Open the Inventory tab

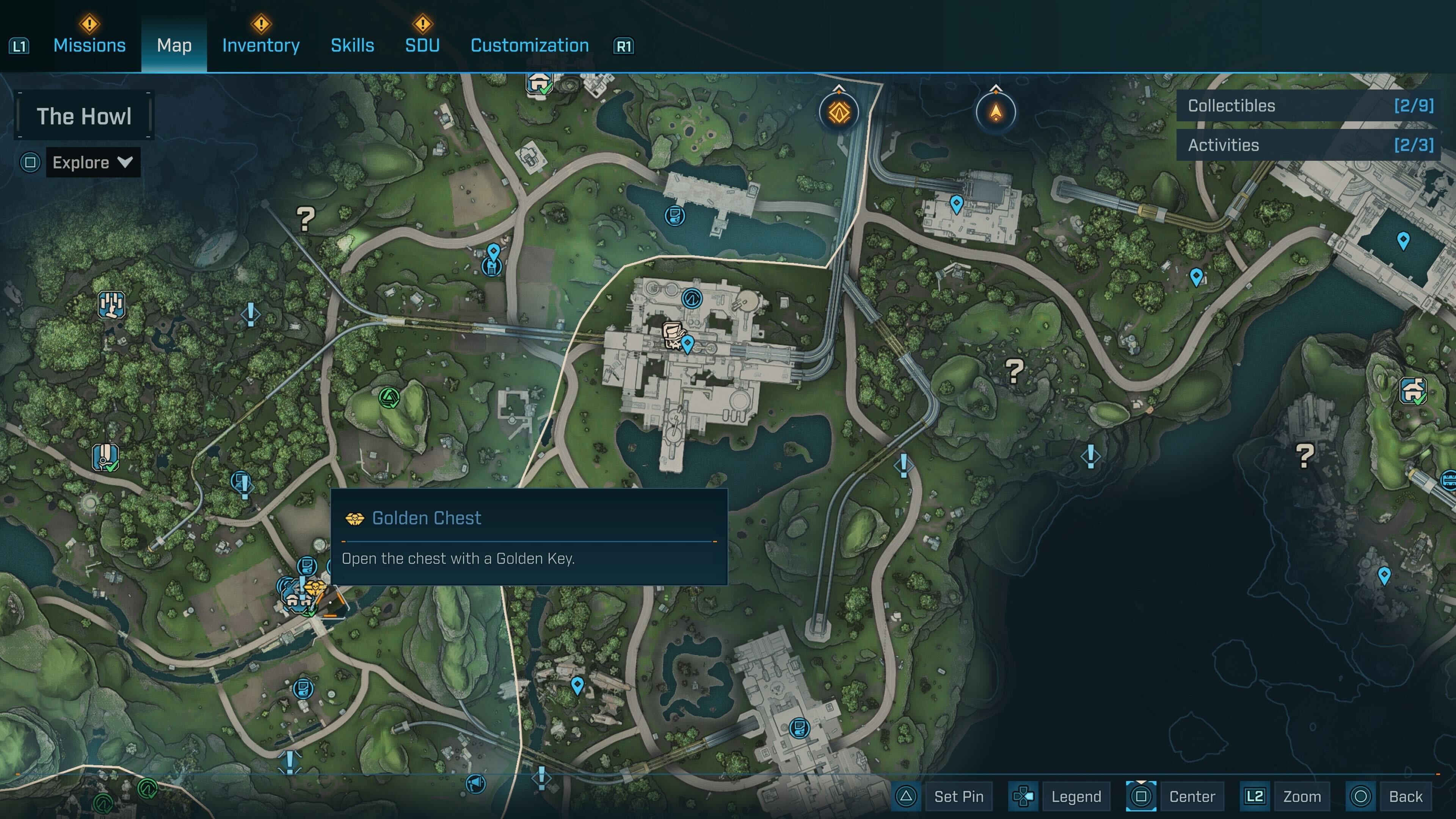tap(260, 45)
